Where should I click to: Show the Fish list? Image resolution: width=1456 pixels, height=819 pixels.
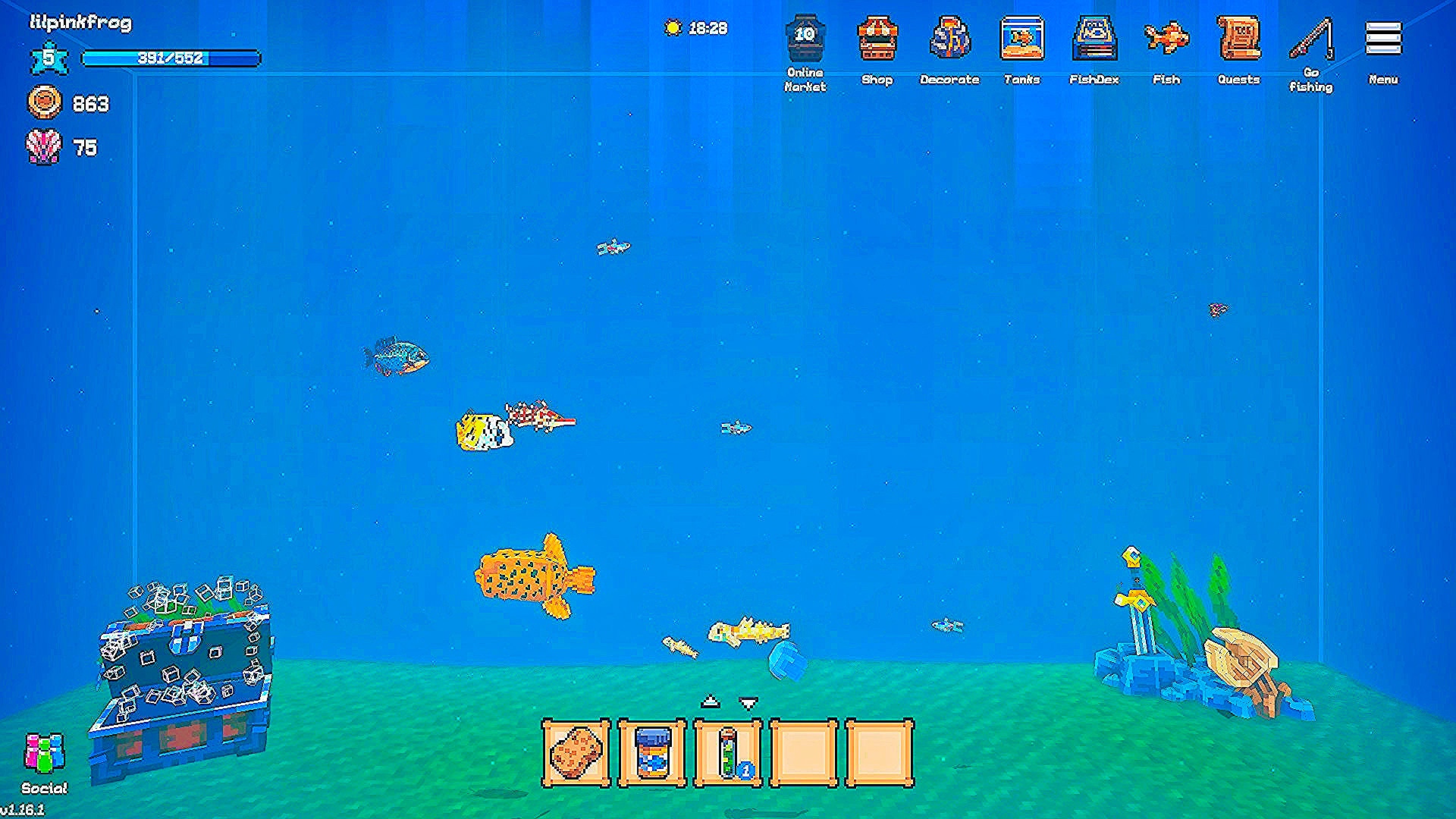[x=1166, y=39]
